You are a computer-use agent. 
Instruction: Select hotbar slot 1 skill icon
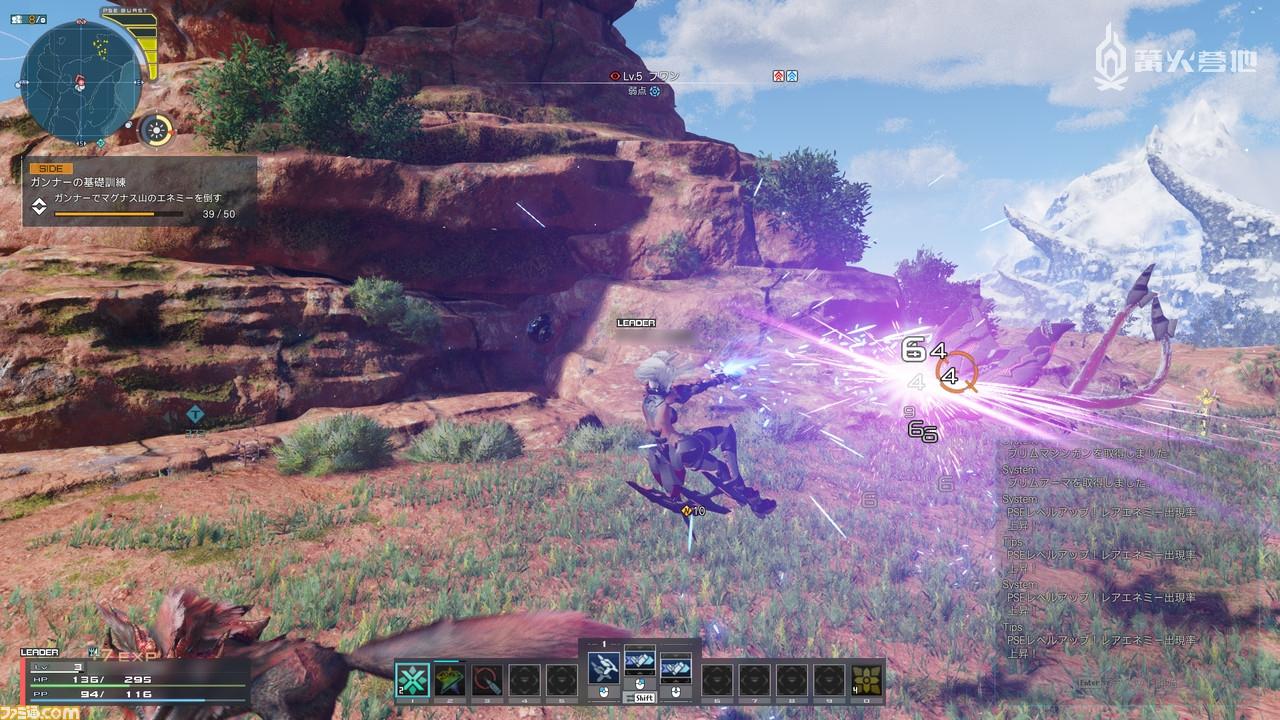412,678
